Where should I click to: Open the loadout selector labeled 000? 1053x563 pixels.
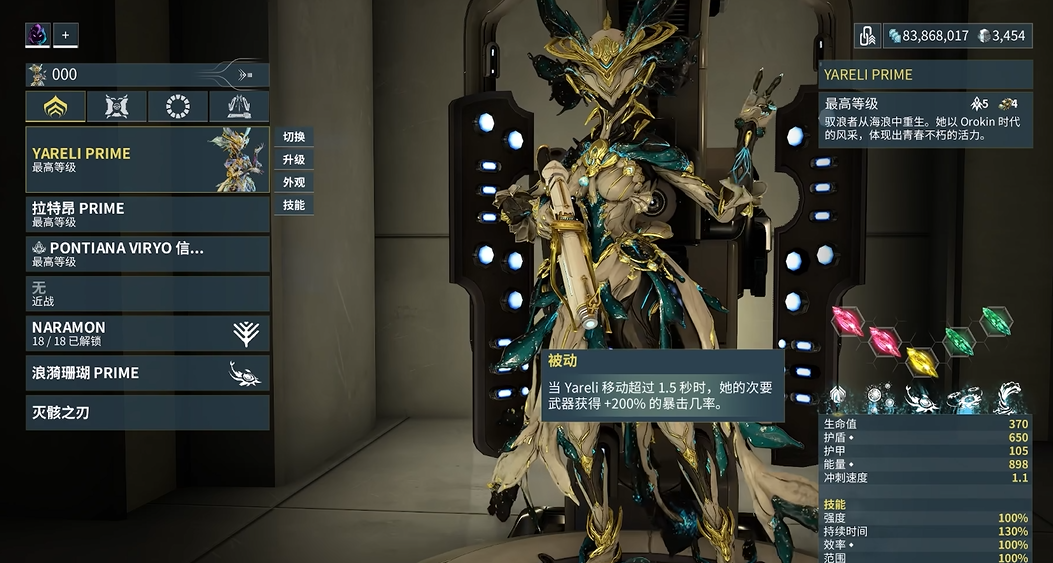click(x=147, y=74)
